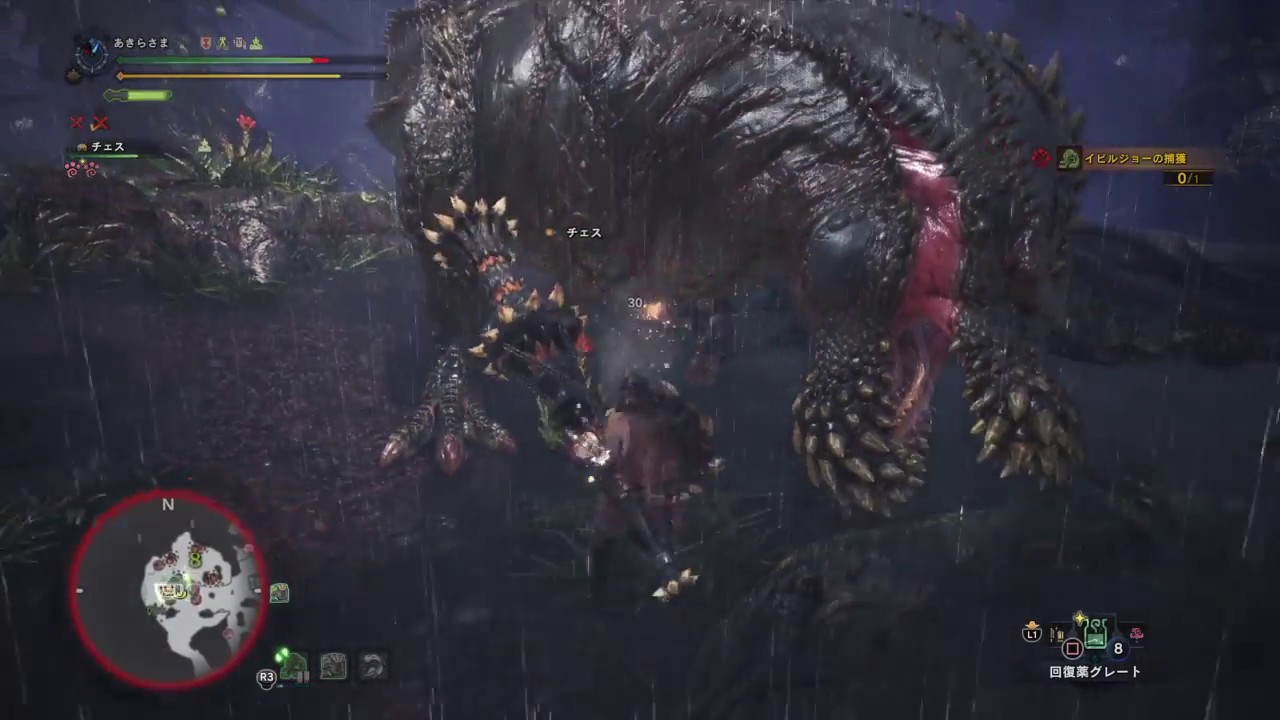
Task: Click the square button prompt on the item bar
Action: tap(1072, 648)
